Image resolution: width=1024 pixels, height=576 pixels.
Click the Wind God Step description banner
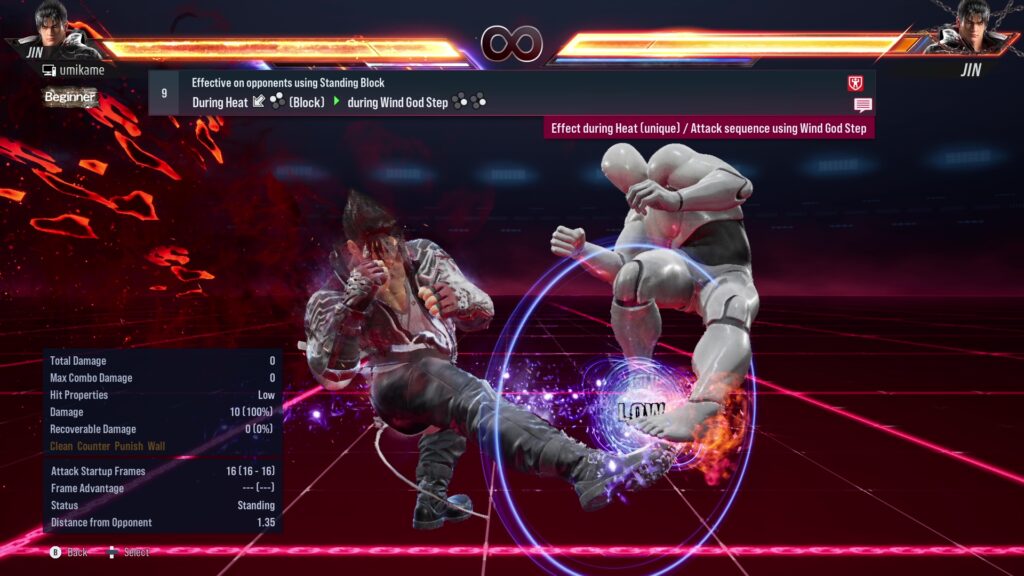point(708,129)
